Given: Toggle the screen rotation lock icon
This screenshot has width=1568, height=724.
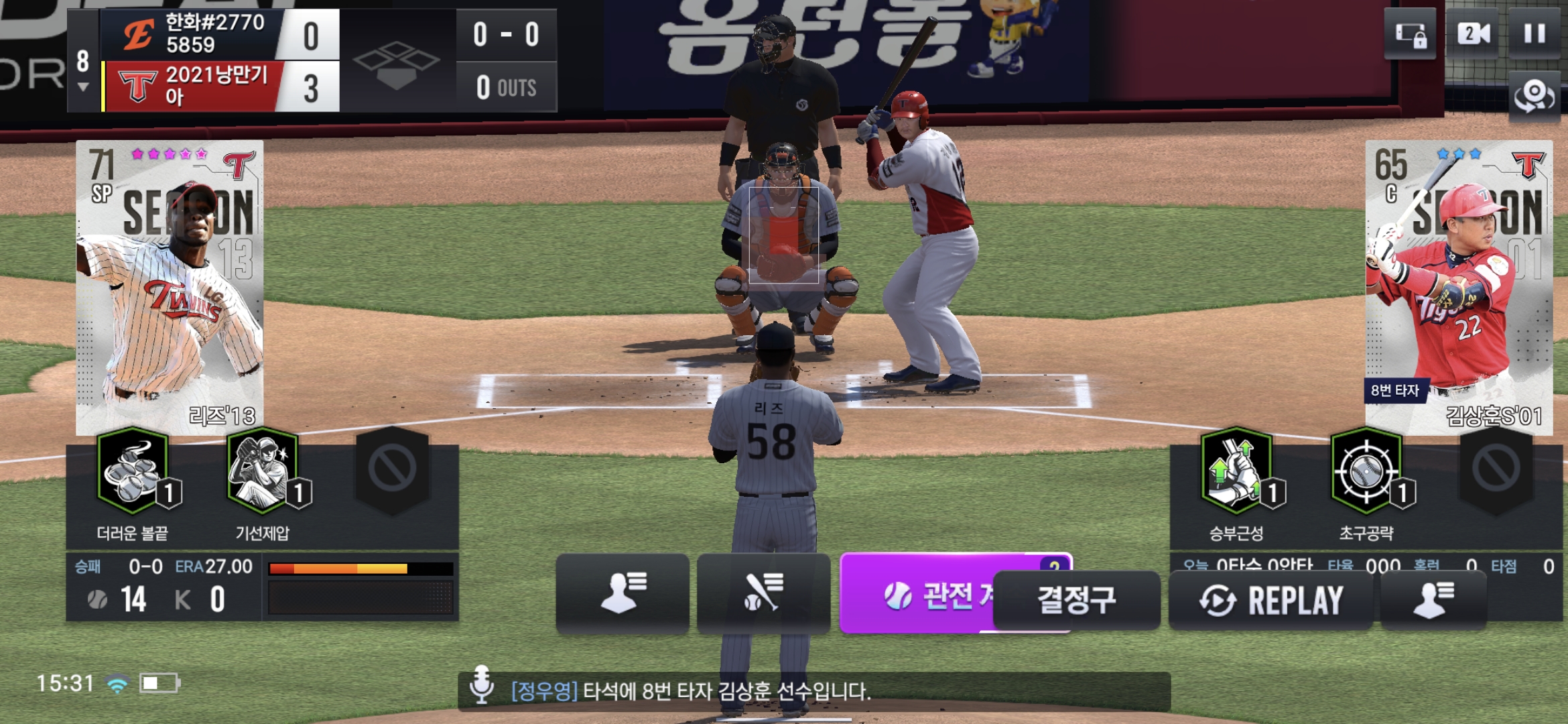Looking at the screenshot, I should pyautogui.click(x=1410, y=35).
